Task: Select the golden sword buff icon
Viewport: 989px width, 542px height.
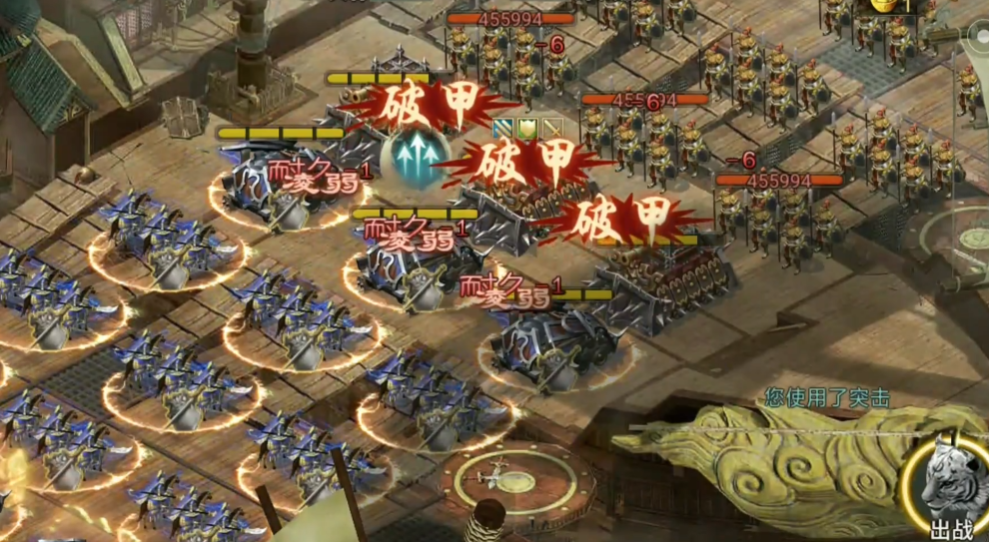Action: 551,128
